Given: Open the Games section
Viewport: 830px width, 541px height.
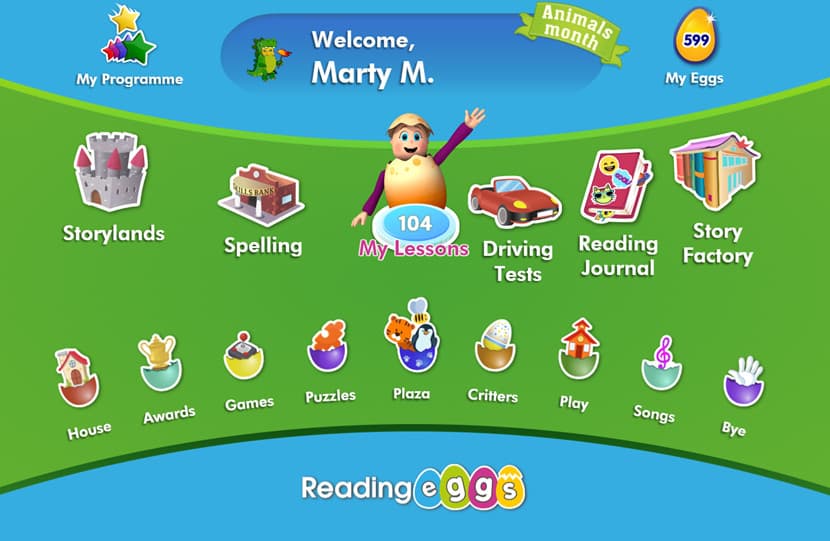Looking at the screenshot, I should click(244, 356).
